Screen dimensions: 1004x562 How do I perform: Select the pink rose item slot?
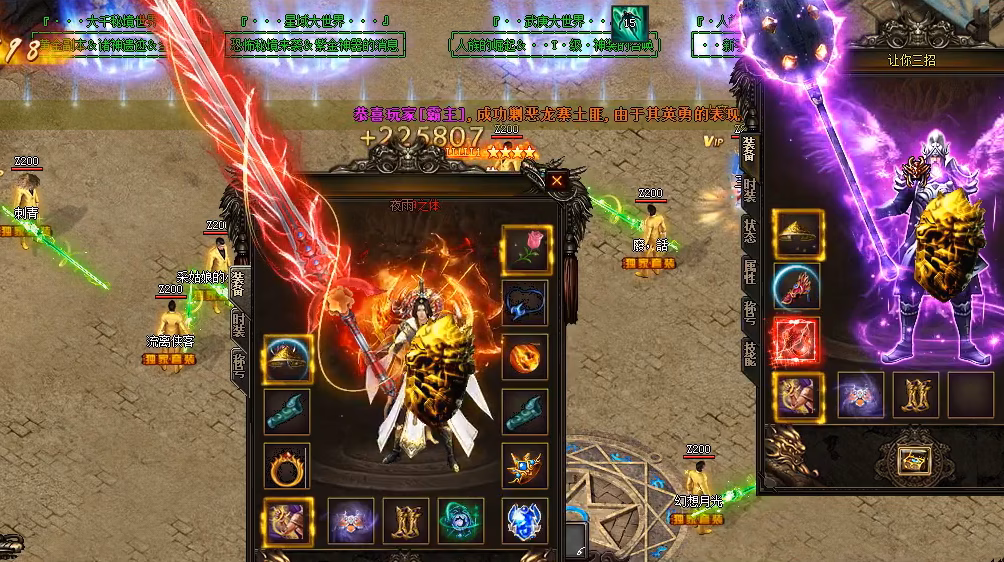525,248
